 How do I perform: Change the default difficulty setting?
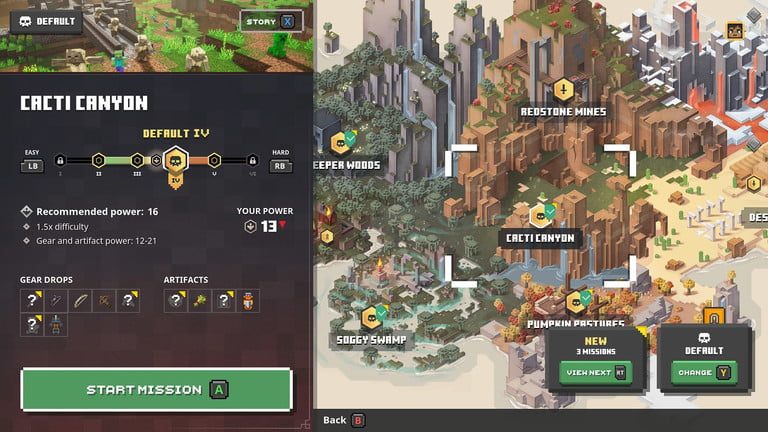[x=704, y=371]
